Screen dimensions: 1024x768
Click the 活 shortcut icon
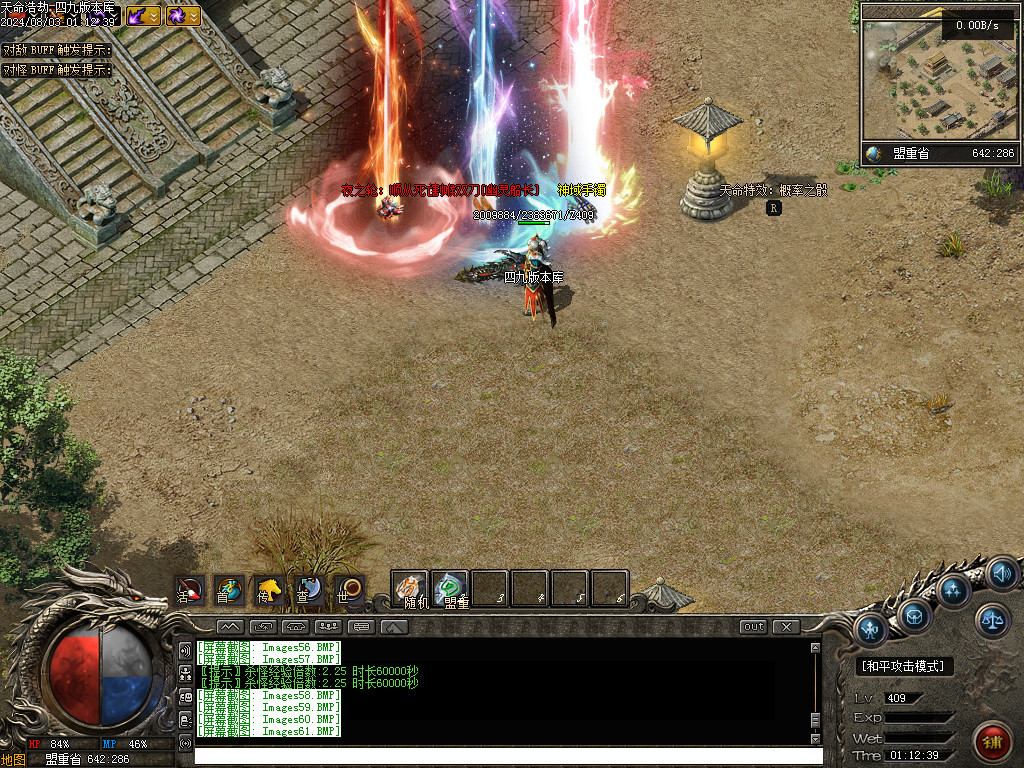[190, 590]
